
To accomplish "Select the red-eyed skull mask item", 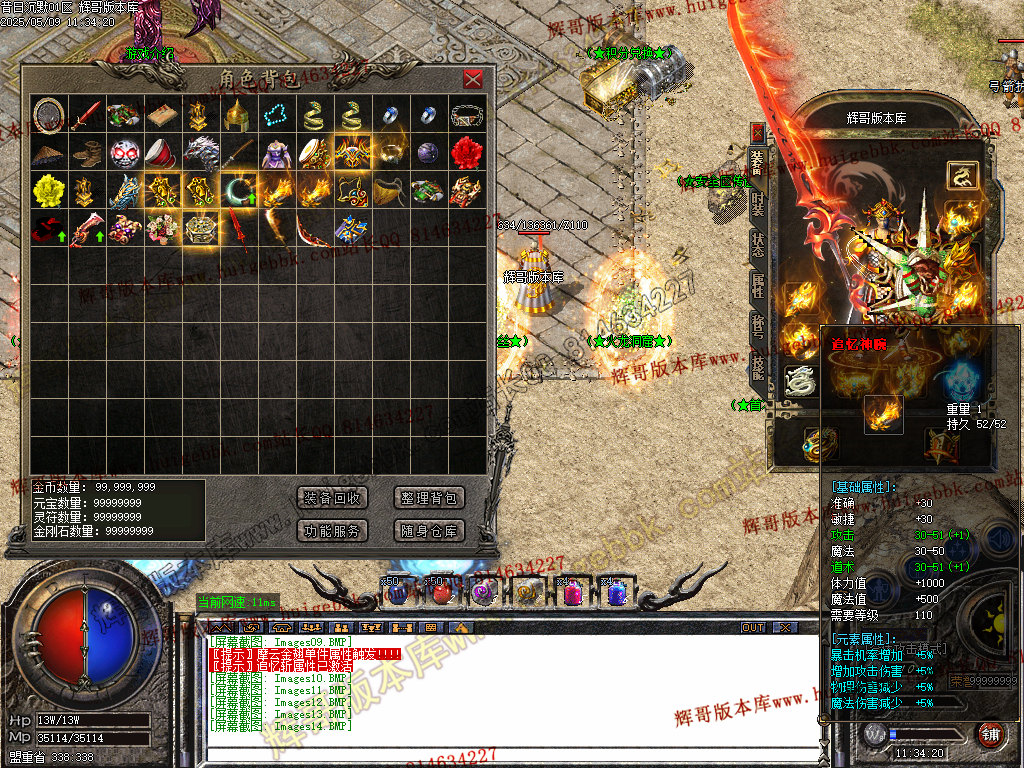I will (124, 153).
